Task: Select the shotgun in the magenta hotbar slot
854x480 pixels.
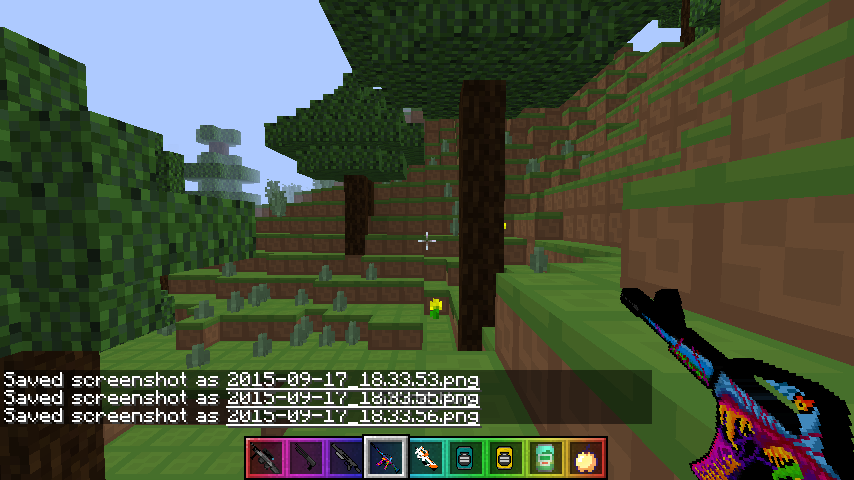Action: (305, 458)
